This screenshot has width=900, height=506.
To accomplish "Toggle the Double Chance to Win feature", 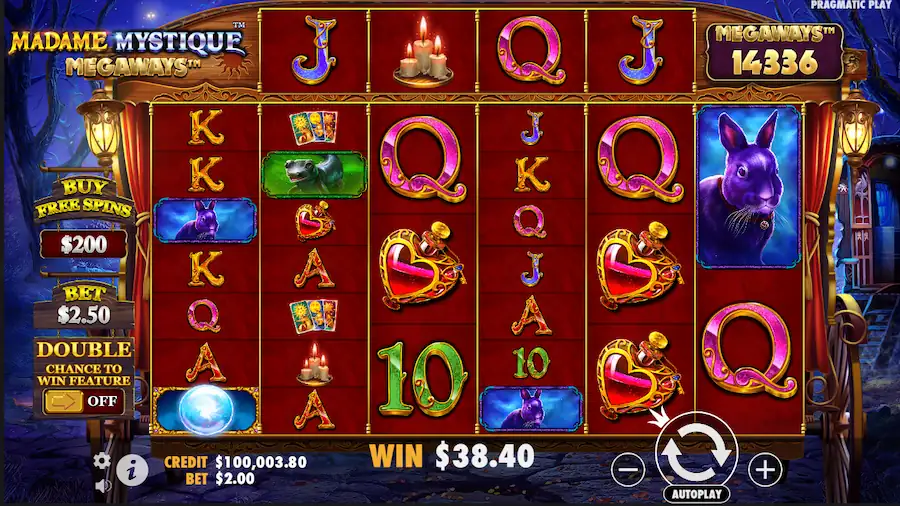I will pos(83,402).
